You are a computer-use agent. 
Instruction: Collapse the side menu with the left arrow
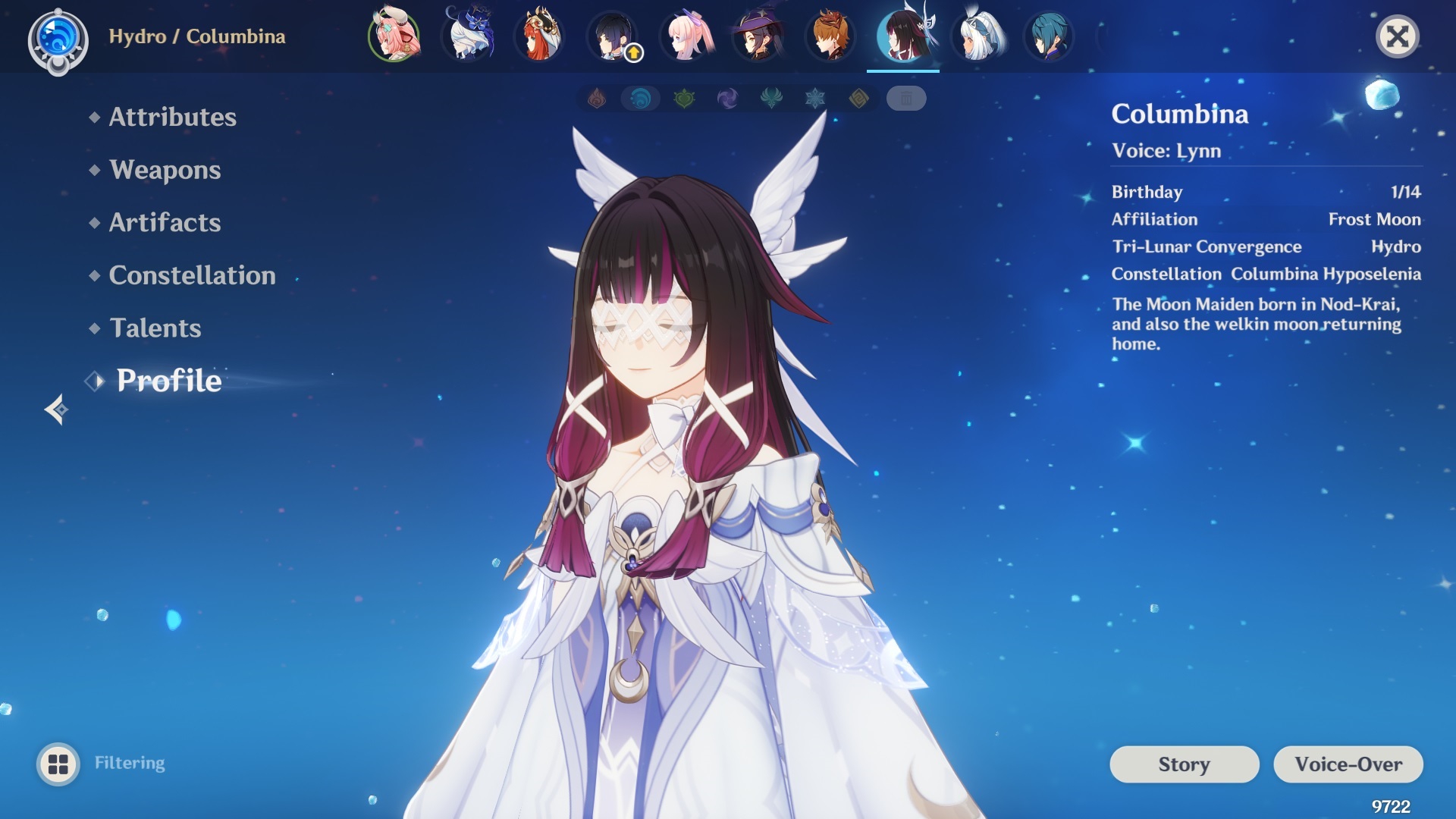point(56,409)
